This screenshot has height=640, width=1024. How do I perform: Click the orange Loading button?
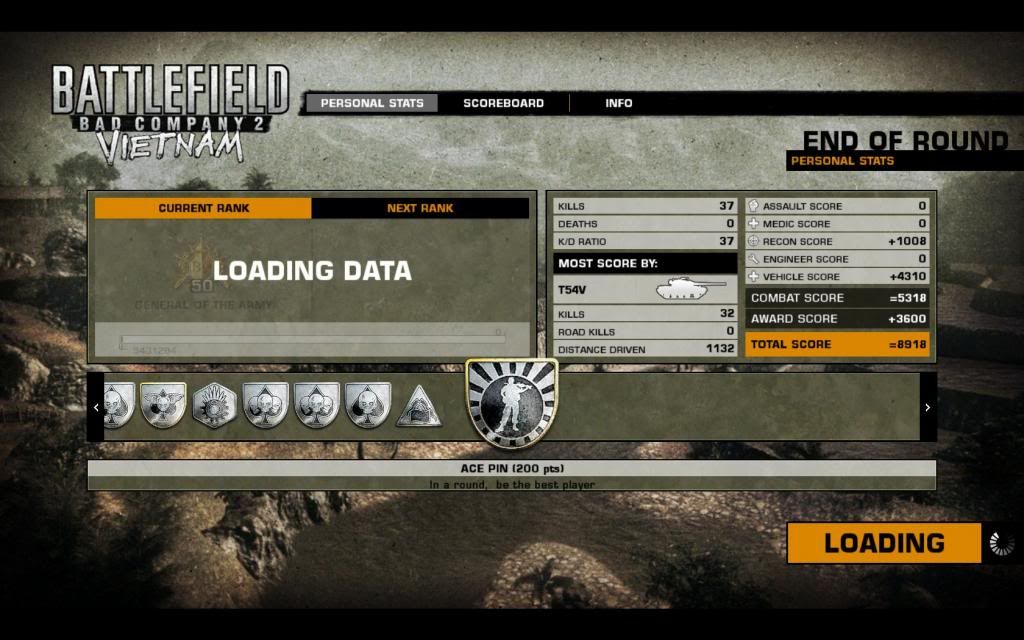pos(884,543)
